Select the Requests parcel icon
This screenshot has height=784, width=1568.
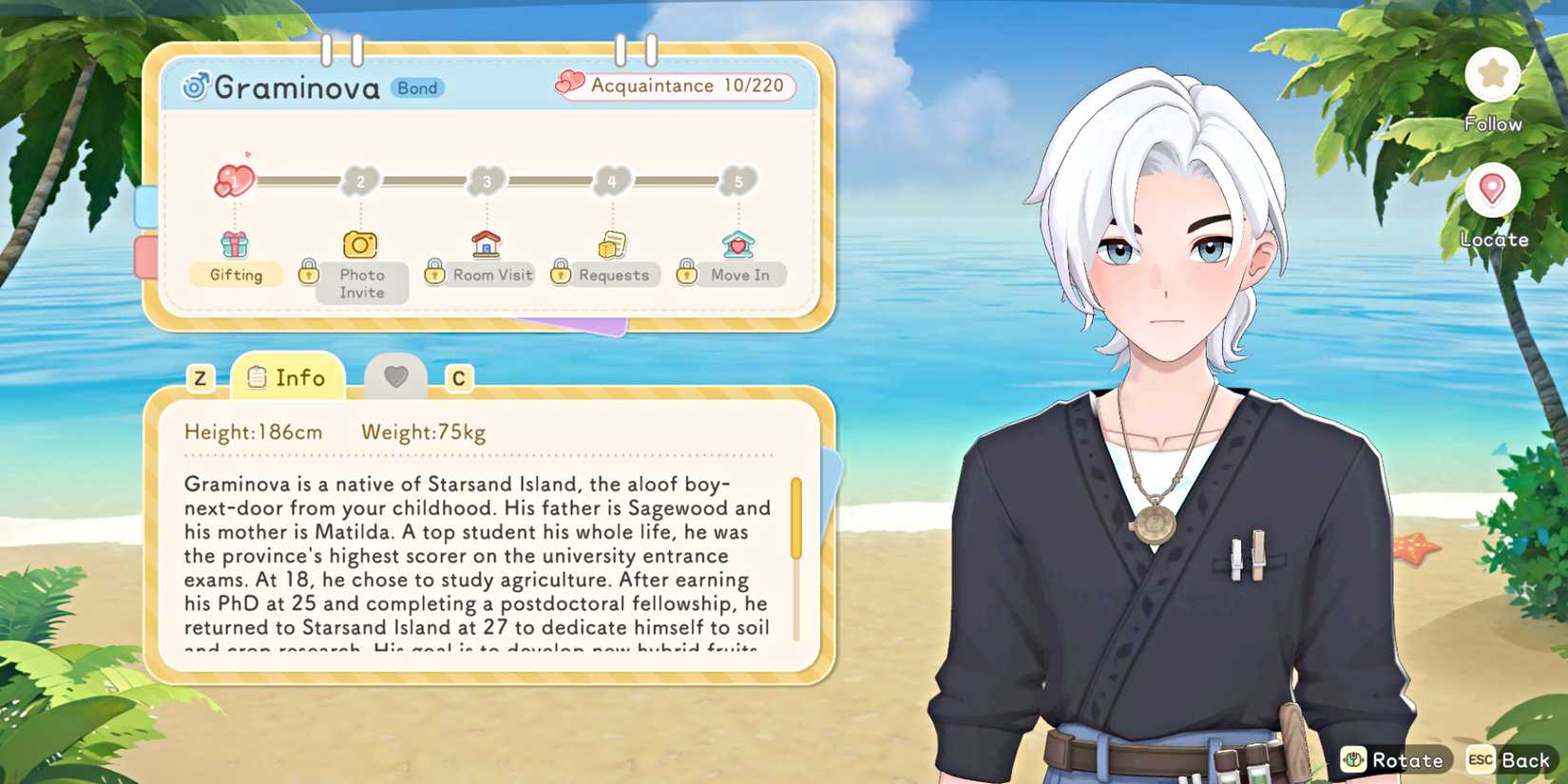(613, 242)
